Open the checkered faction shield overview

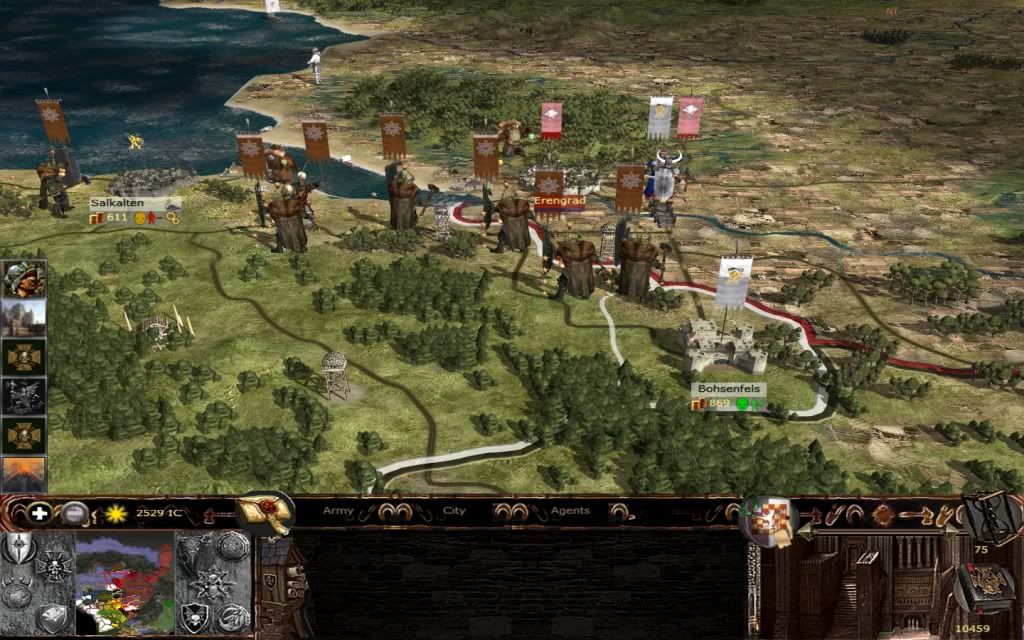pyautogui.click(x=769, y=519)
